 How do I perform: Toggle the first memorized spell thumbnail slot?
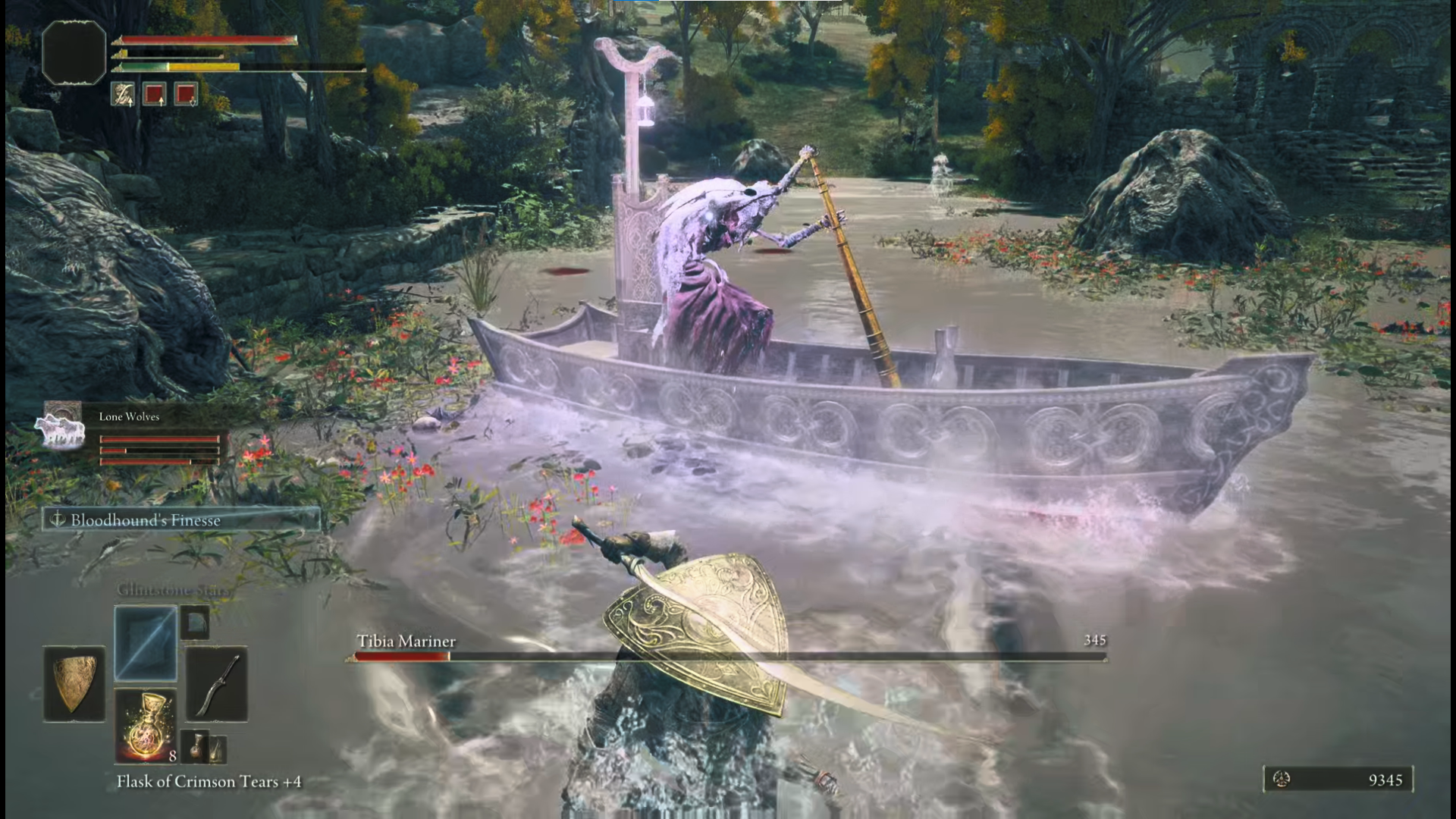click(145, 643)
